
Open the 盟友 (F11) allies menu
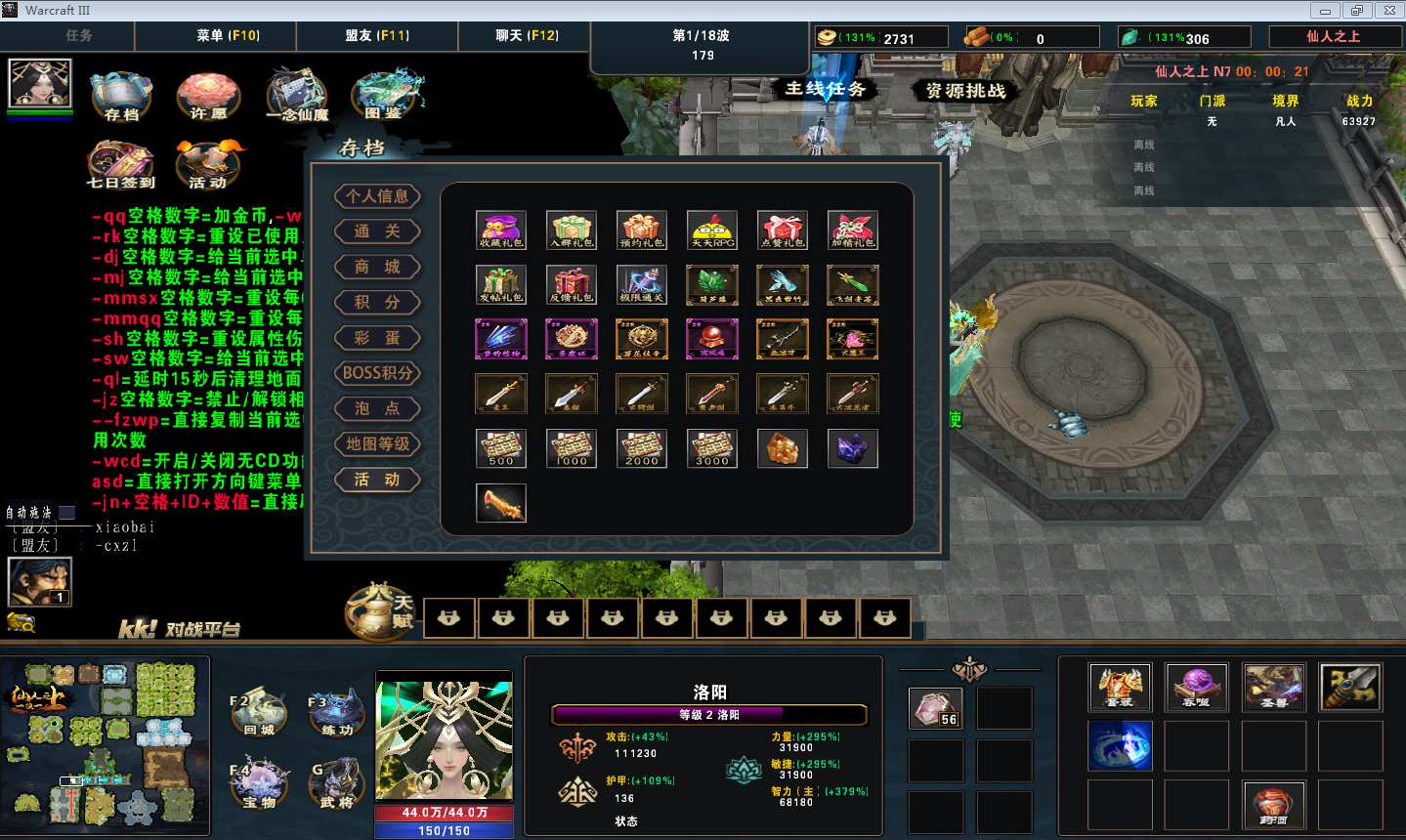click(x=377, y=35)
